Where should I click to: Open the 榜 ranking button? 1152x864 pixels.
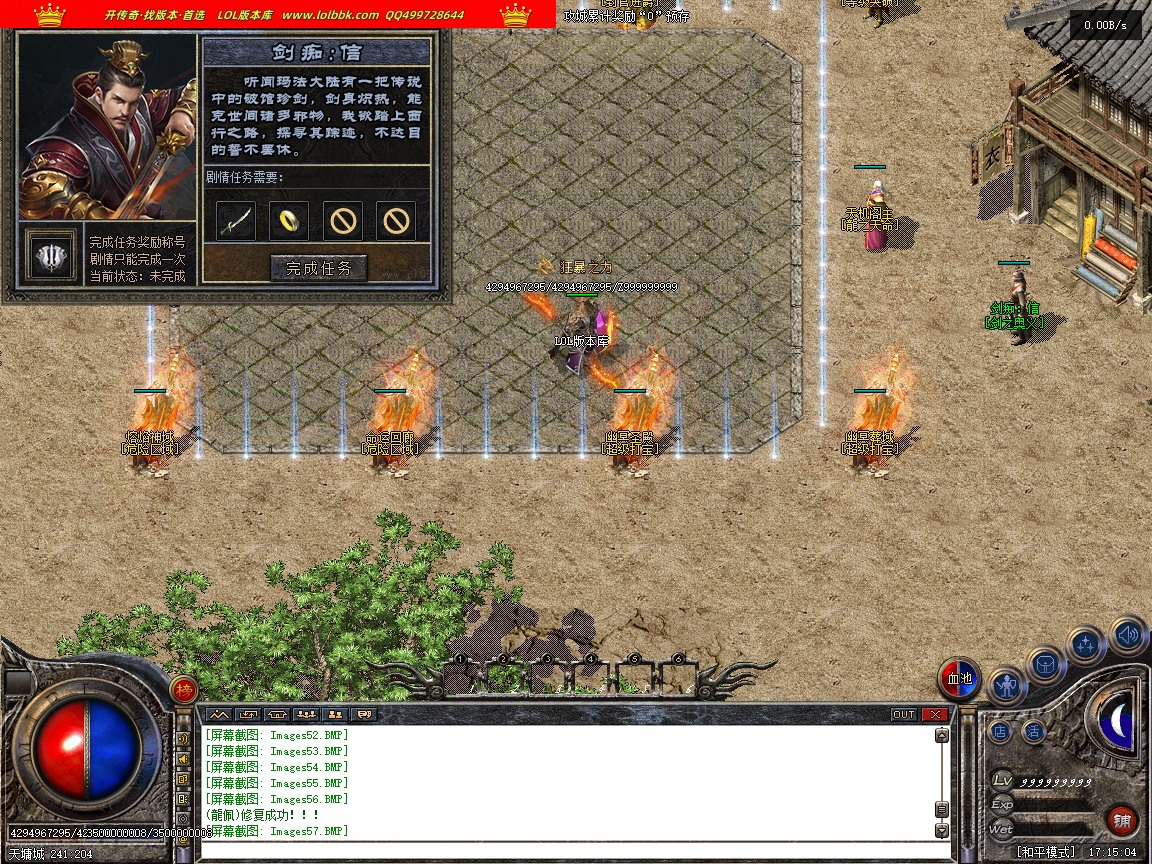point(184,689)
